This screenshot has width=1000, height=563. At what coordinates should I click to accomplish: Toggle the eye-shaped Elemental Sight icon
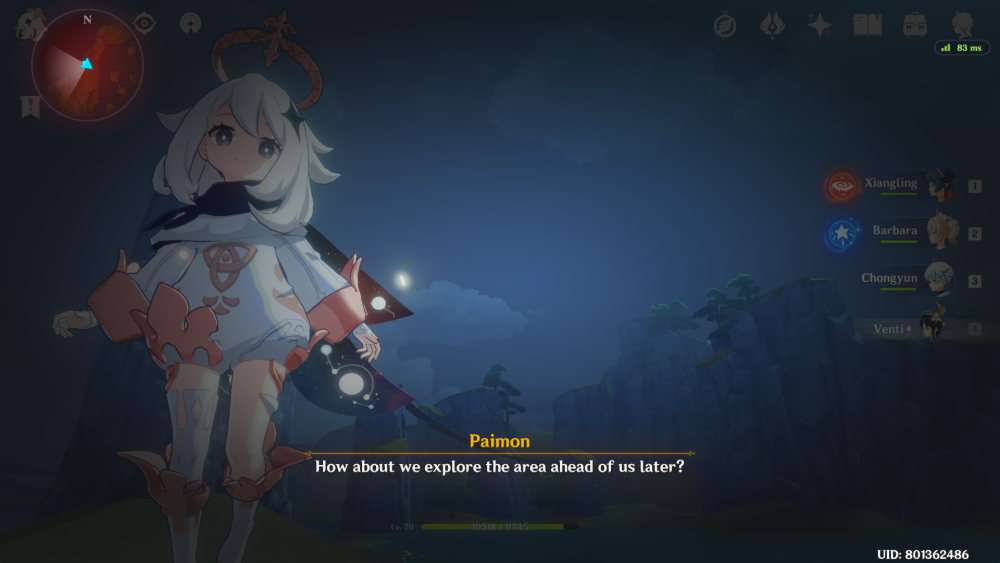pyautogui.click(x=146, y=23)
